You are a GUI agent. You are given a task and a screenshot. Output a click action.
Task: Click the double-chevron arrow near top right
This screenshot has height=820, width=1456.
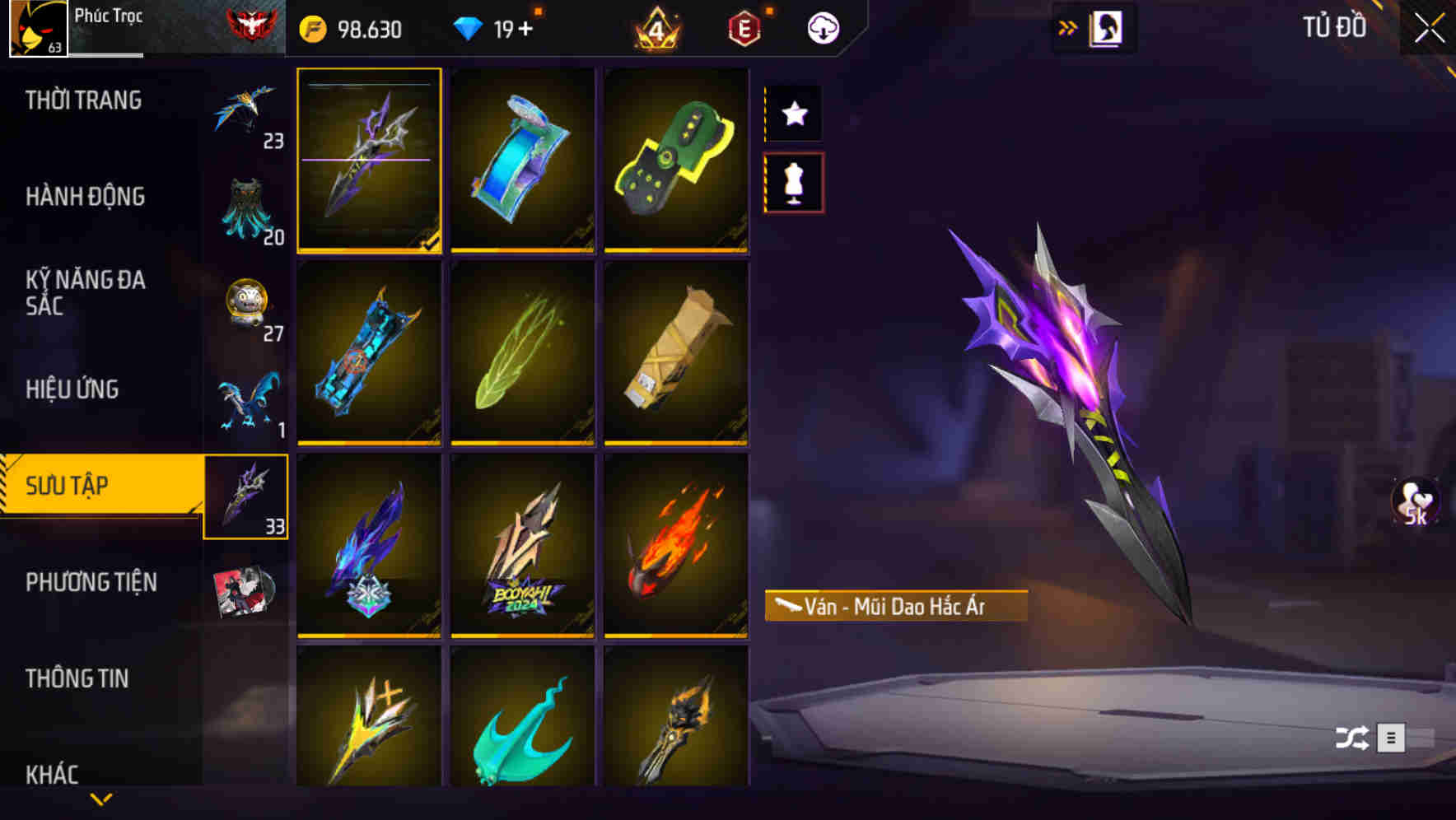pos(1068,27)
